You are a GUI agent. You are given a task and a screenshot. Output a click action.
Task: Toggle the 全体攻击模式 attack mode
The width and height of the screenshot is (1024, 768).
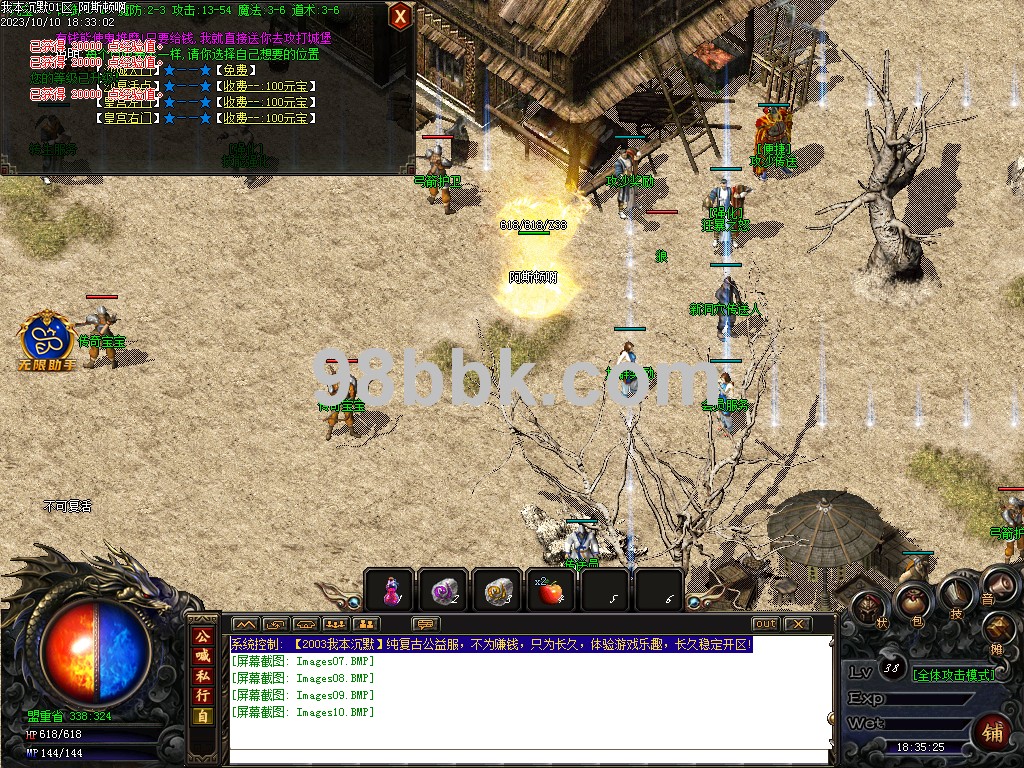click(x=954, y=674)
